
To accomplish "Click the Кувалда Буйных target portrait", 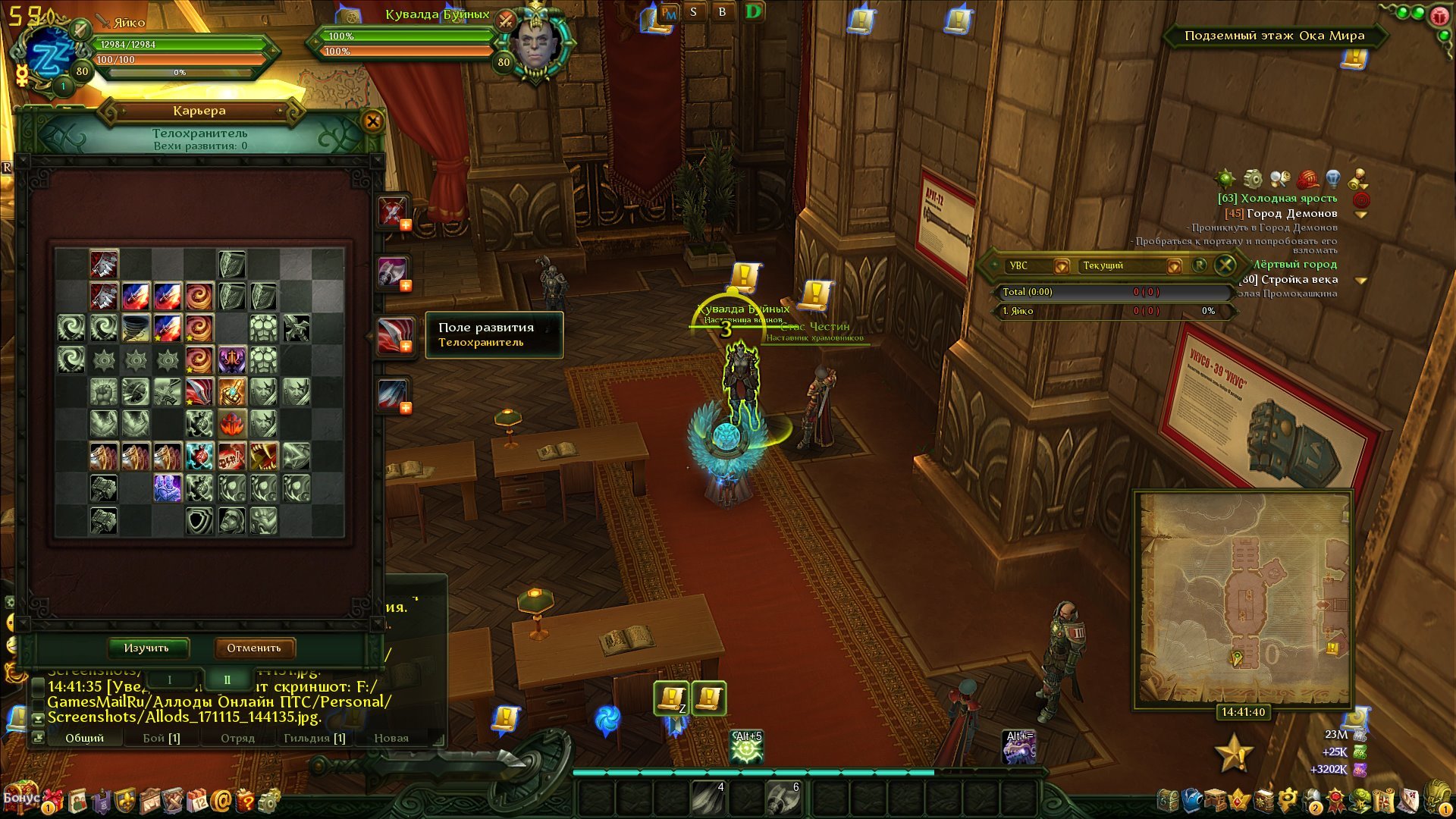I will click(535, 45).
